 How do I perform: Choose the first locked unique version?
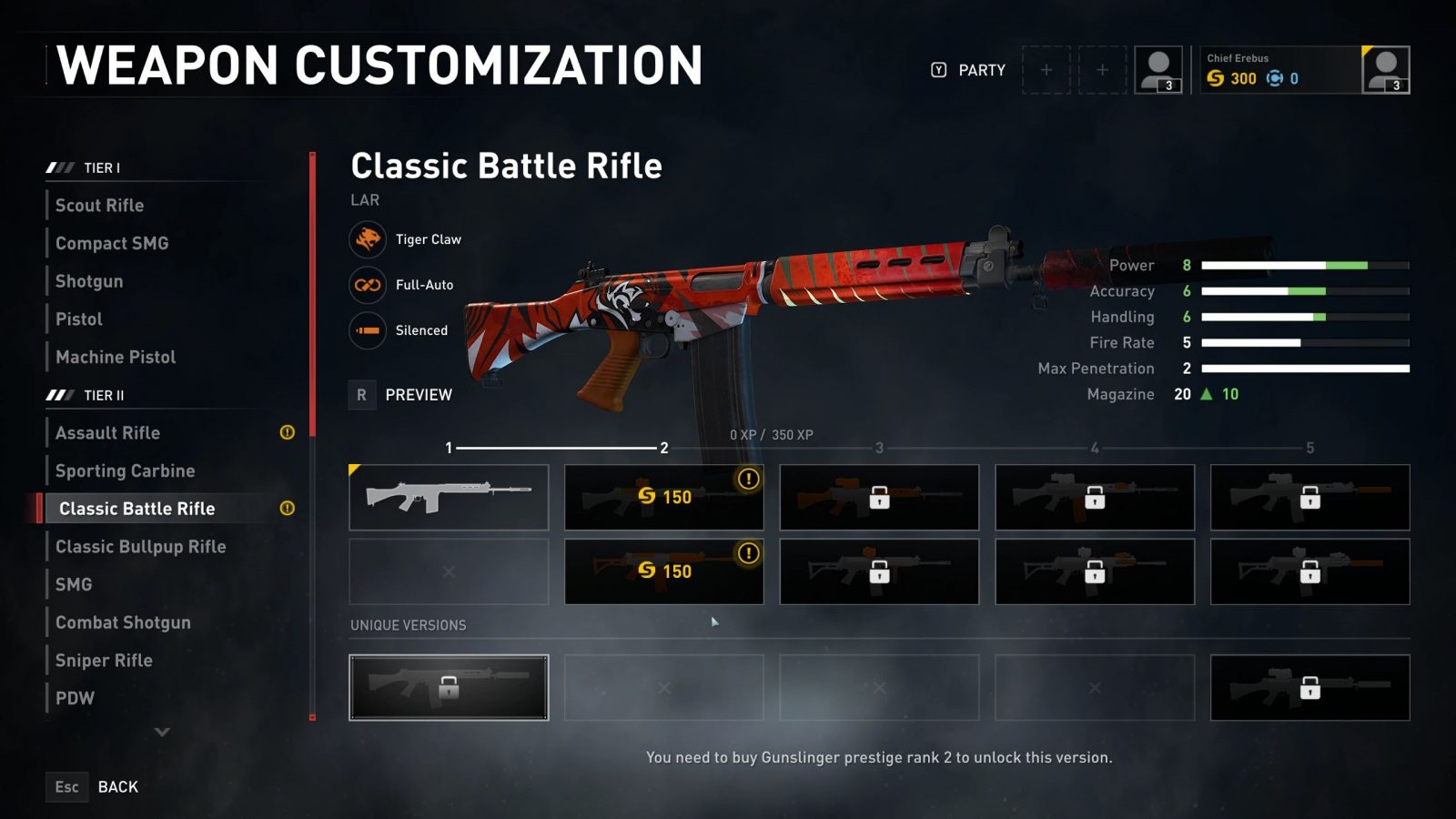(449, 688)
